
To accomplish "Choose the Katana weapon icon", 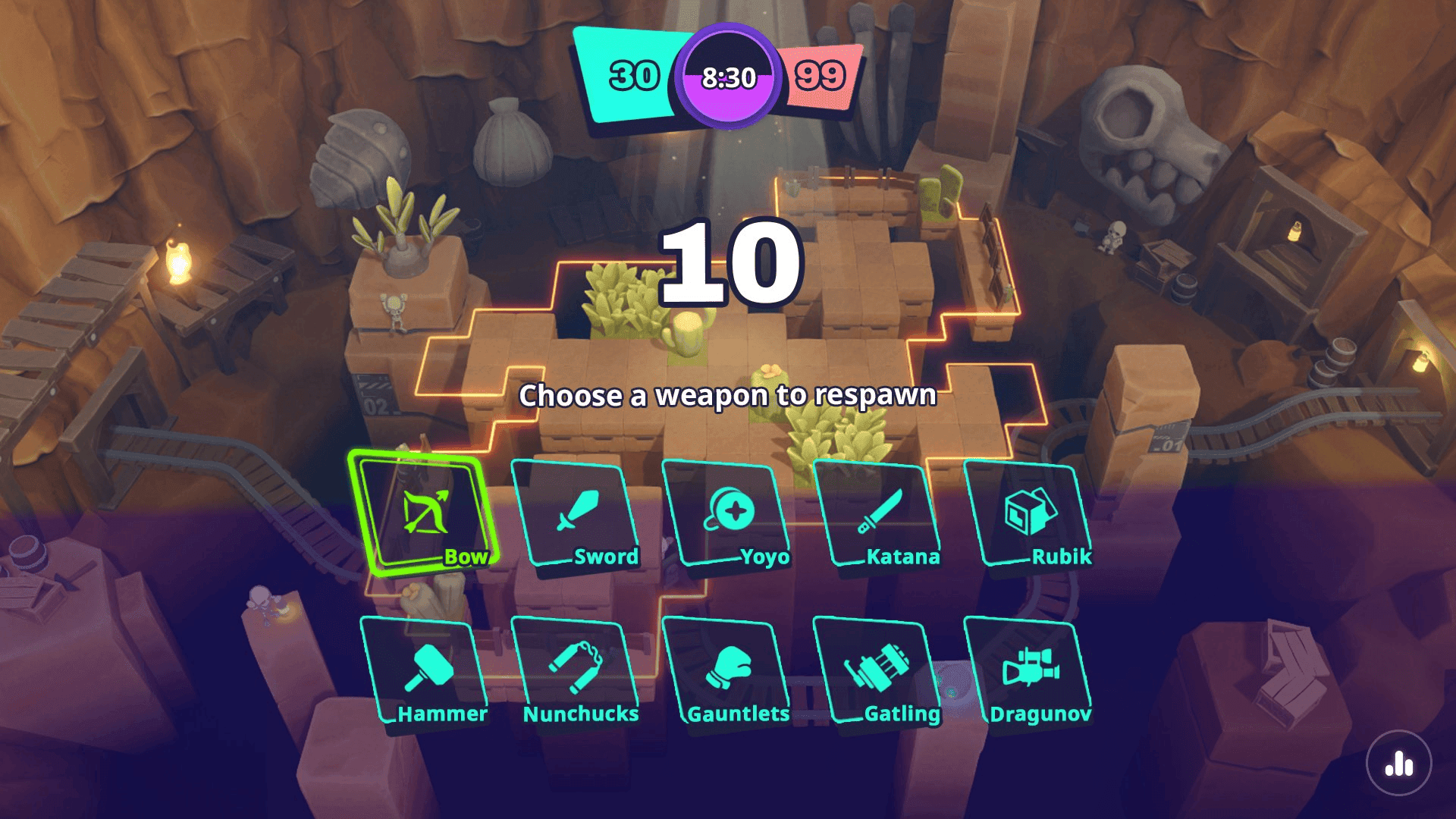I will [x=880, y=510].
